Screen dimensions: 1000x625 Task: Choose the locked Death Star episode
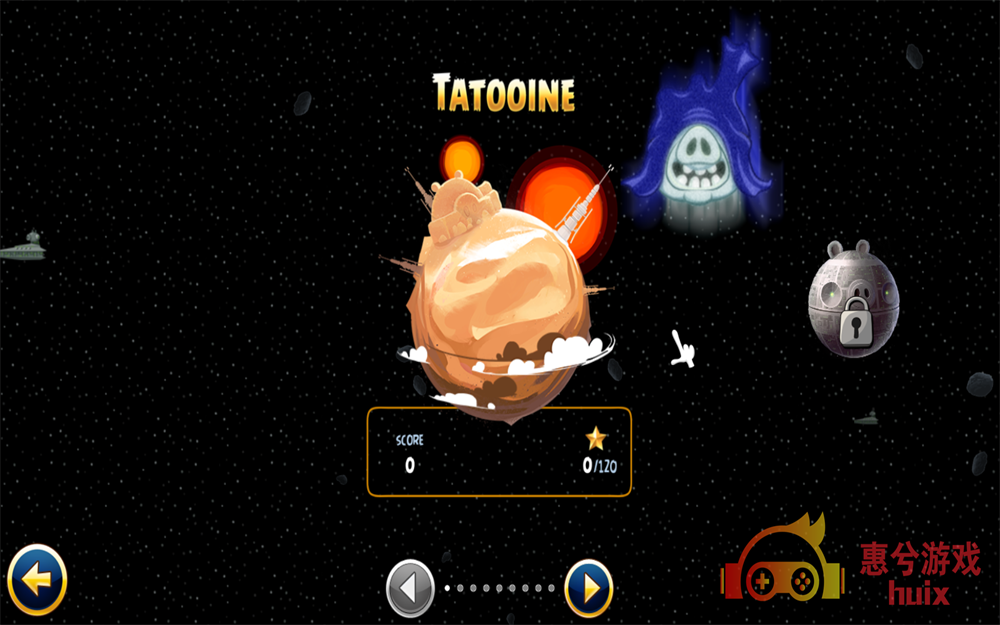click(x=853, y=299)
